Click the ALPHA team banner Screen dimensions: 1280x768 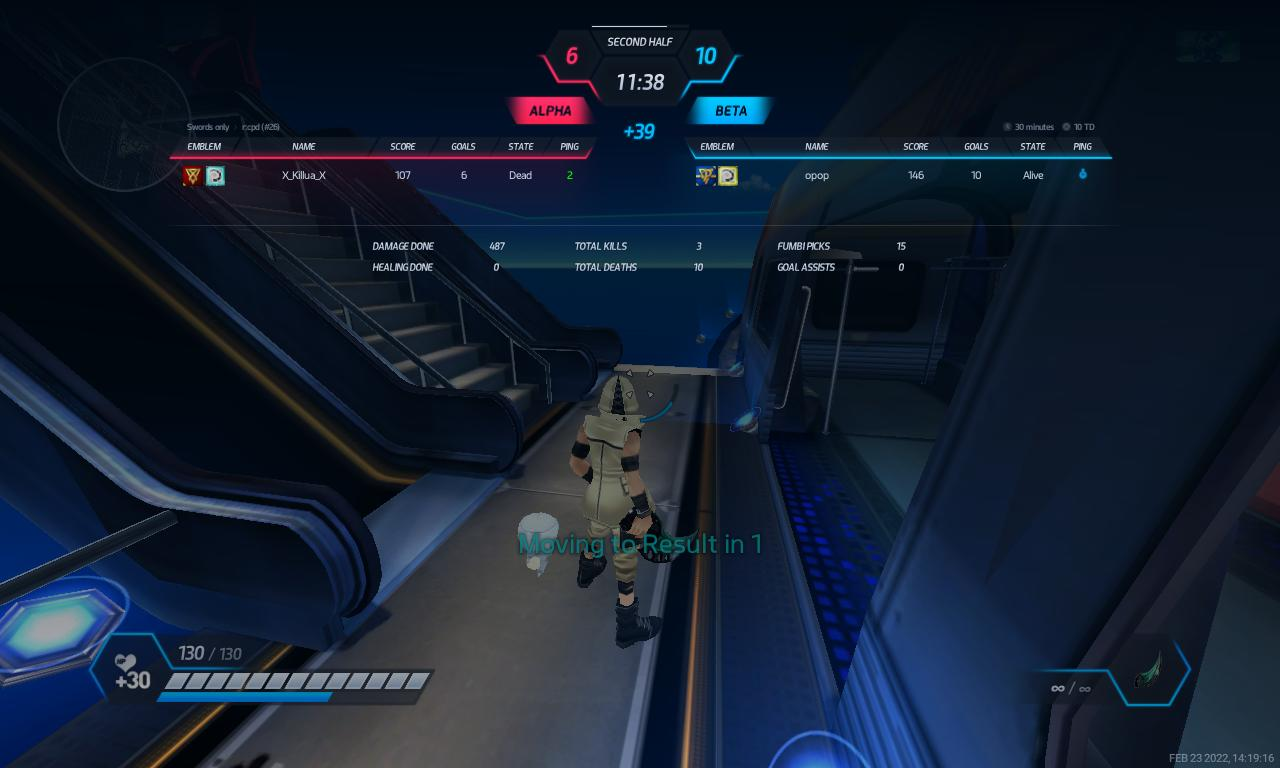click(x=550, y=111)
